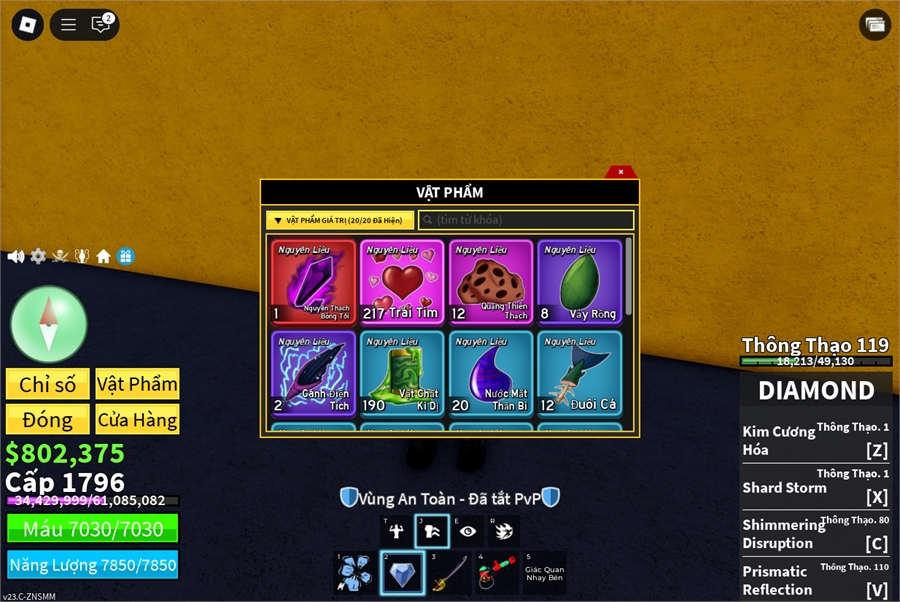Click the item keyword search field
Viewport: 900px width, 602px height.
coord(526,220)
